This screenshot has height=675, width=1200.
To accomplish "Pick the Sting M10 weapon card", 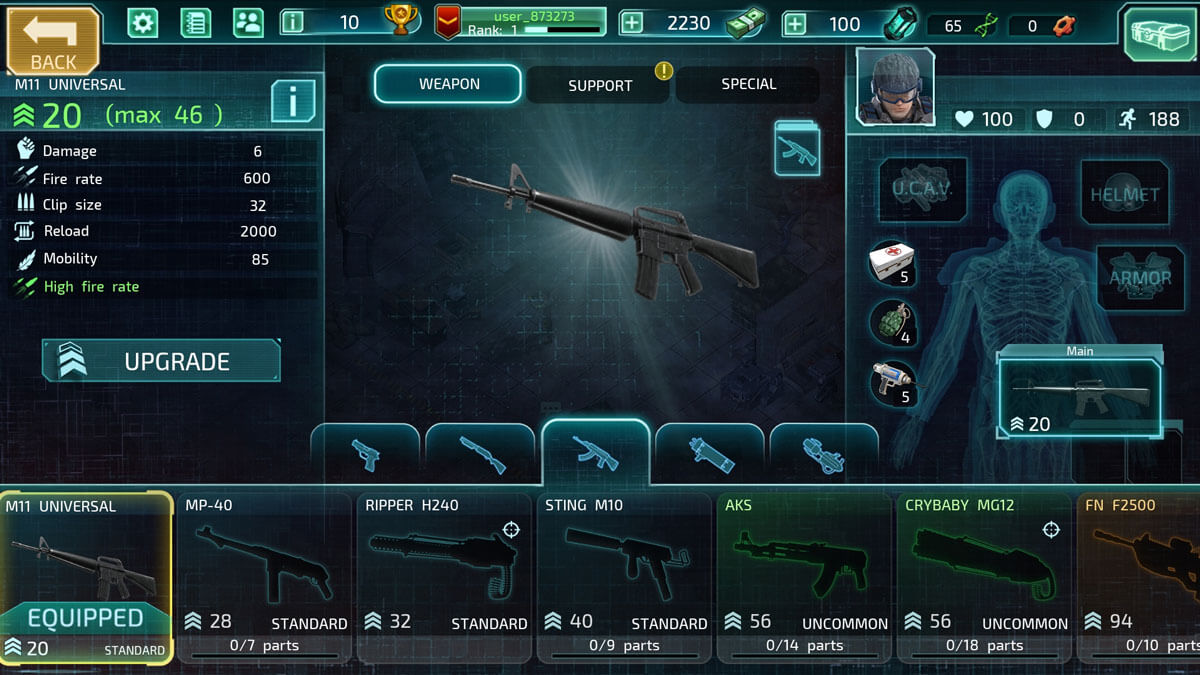I will point(625,577).
